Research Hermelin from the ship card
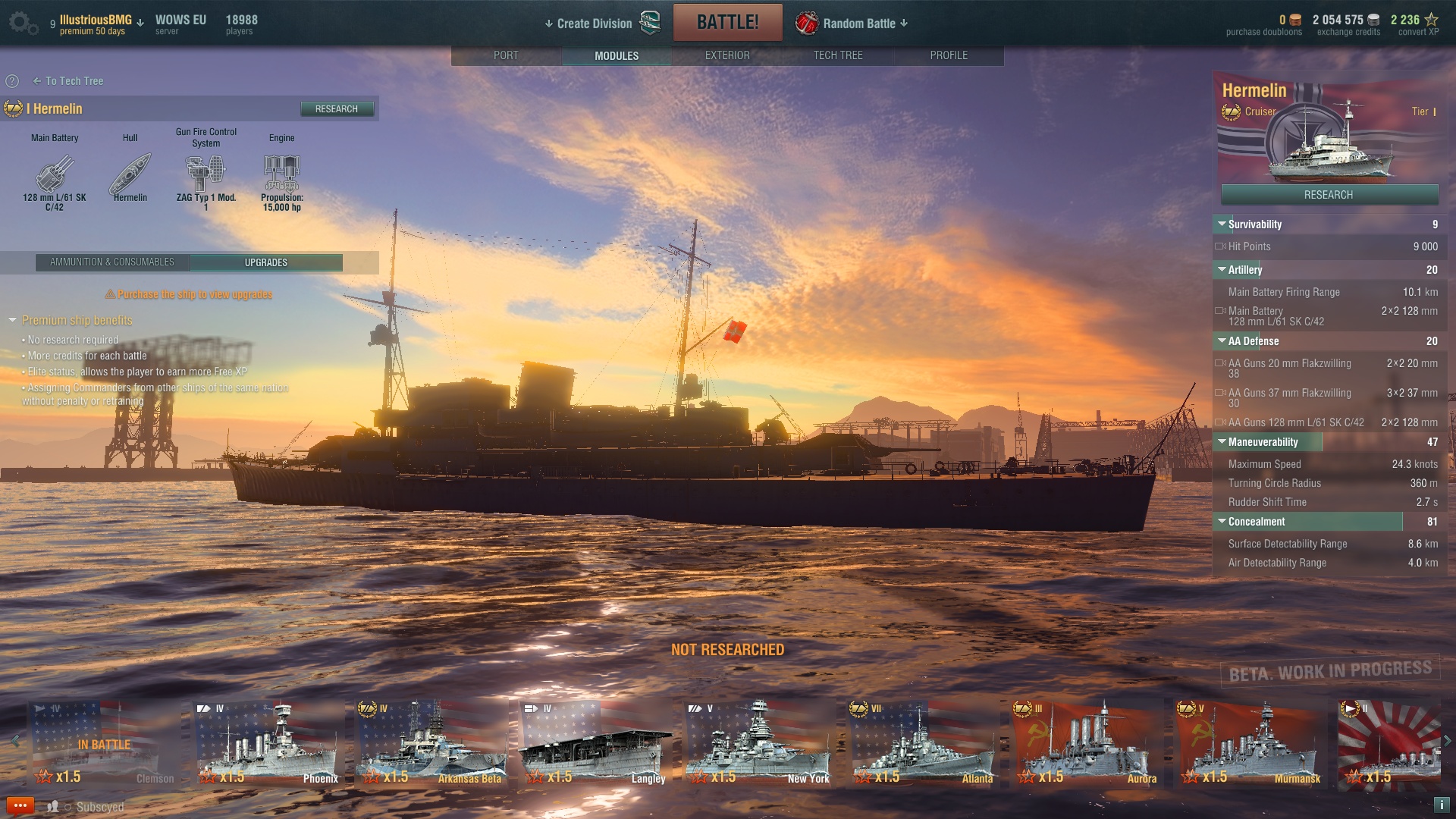Screen dimensions: 1456x819 [x=1329, y=195]
